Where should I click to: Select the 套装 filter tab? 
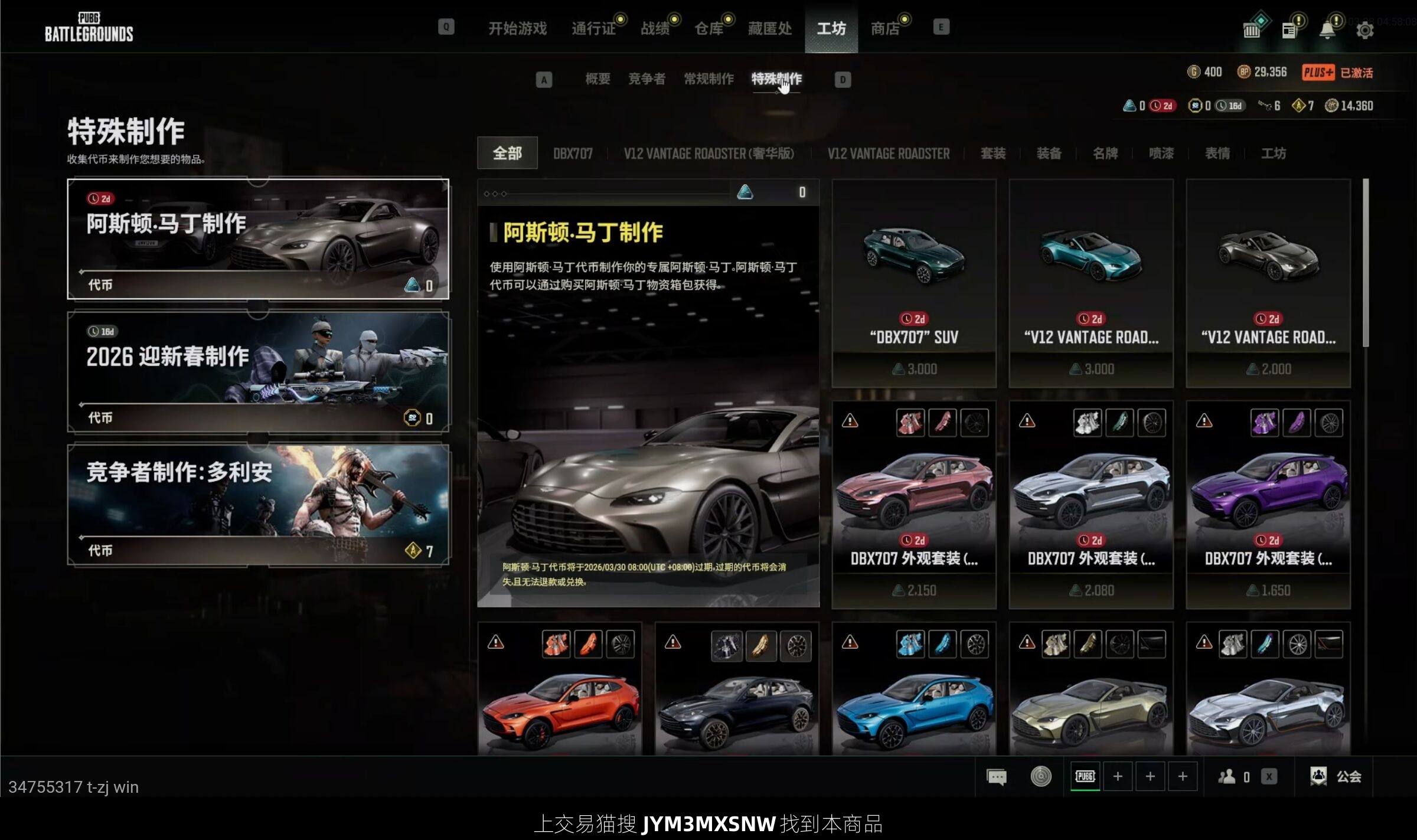click(x=993, y=153)
